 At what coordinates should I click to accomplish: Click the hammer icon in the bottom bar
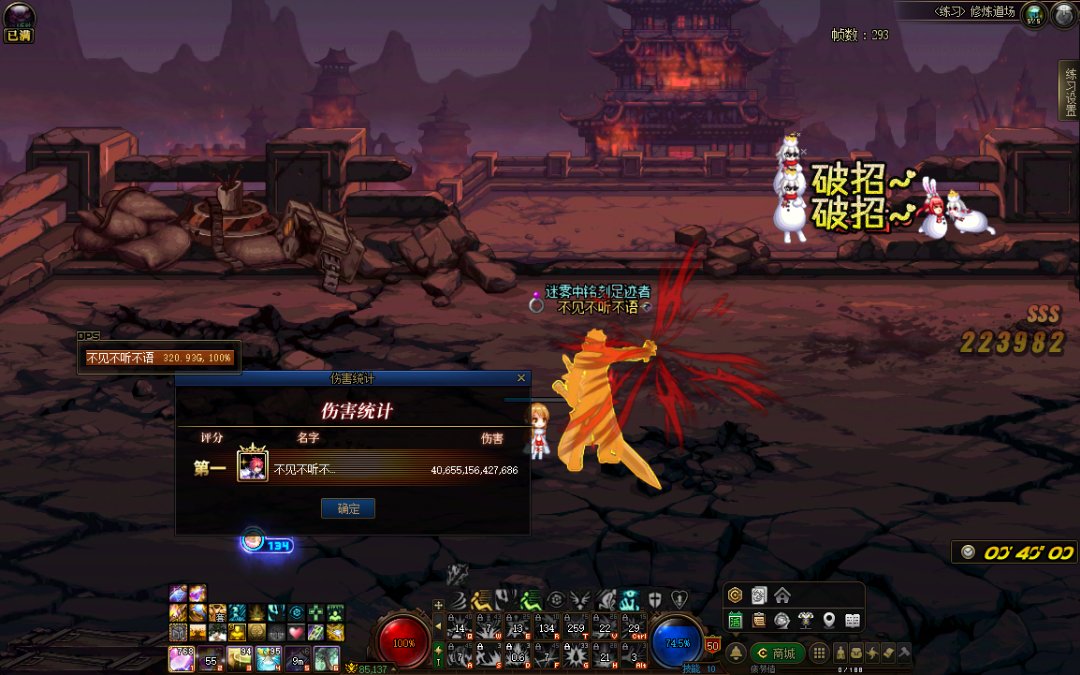click(905, 653)
